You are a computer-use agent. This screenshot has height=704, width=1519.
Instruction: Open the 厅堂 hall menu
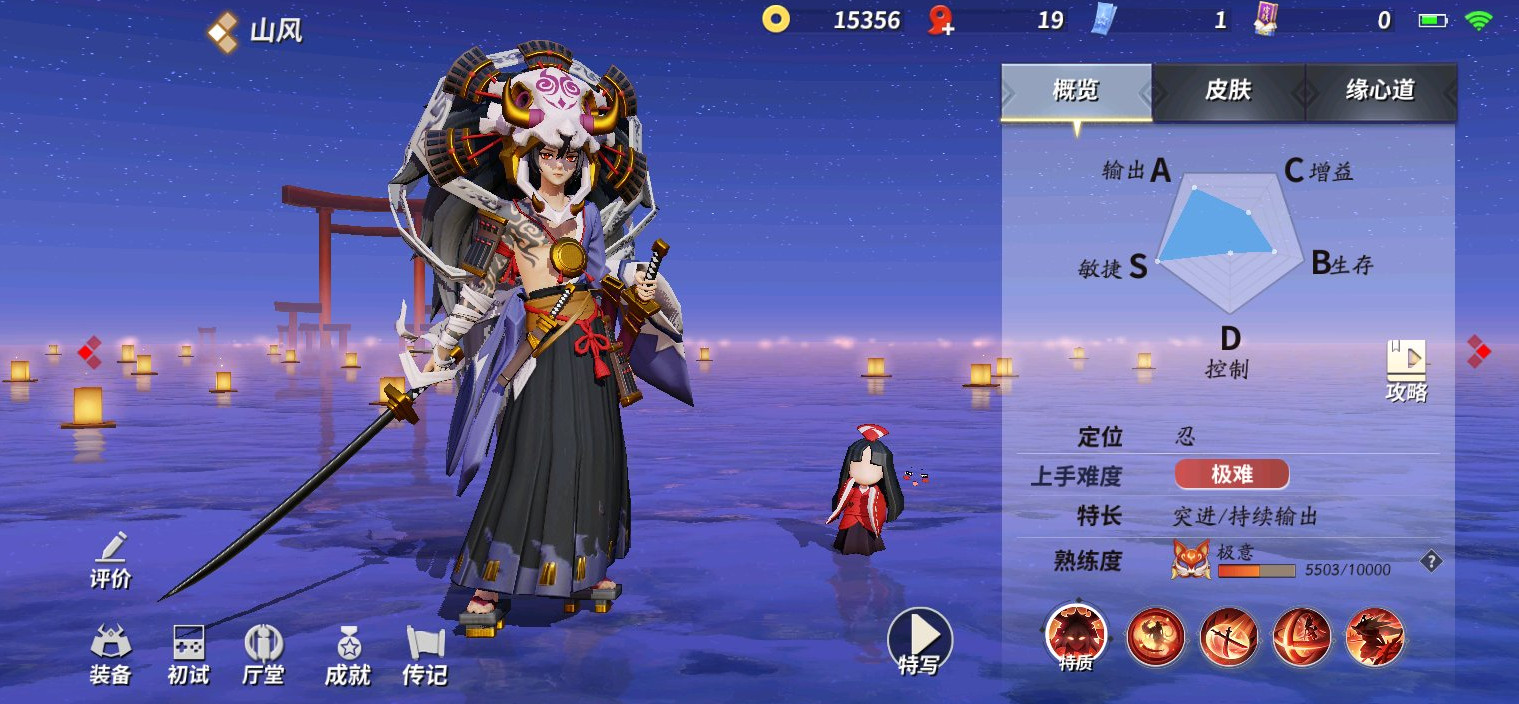(x=264, y=655)
